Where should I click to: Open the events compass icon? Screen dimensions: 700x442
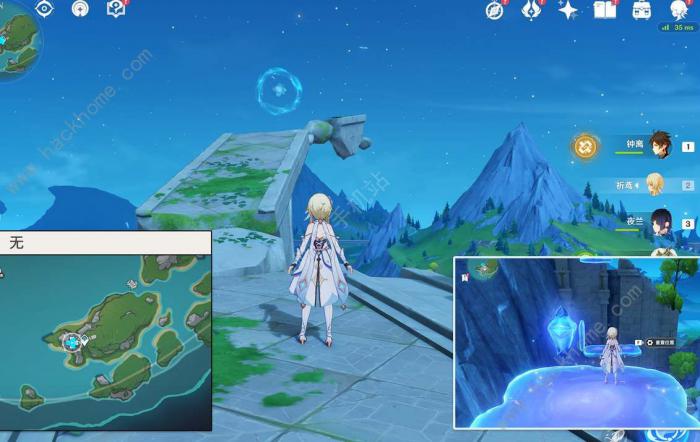tap(494, 10)
